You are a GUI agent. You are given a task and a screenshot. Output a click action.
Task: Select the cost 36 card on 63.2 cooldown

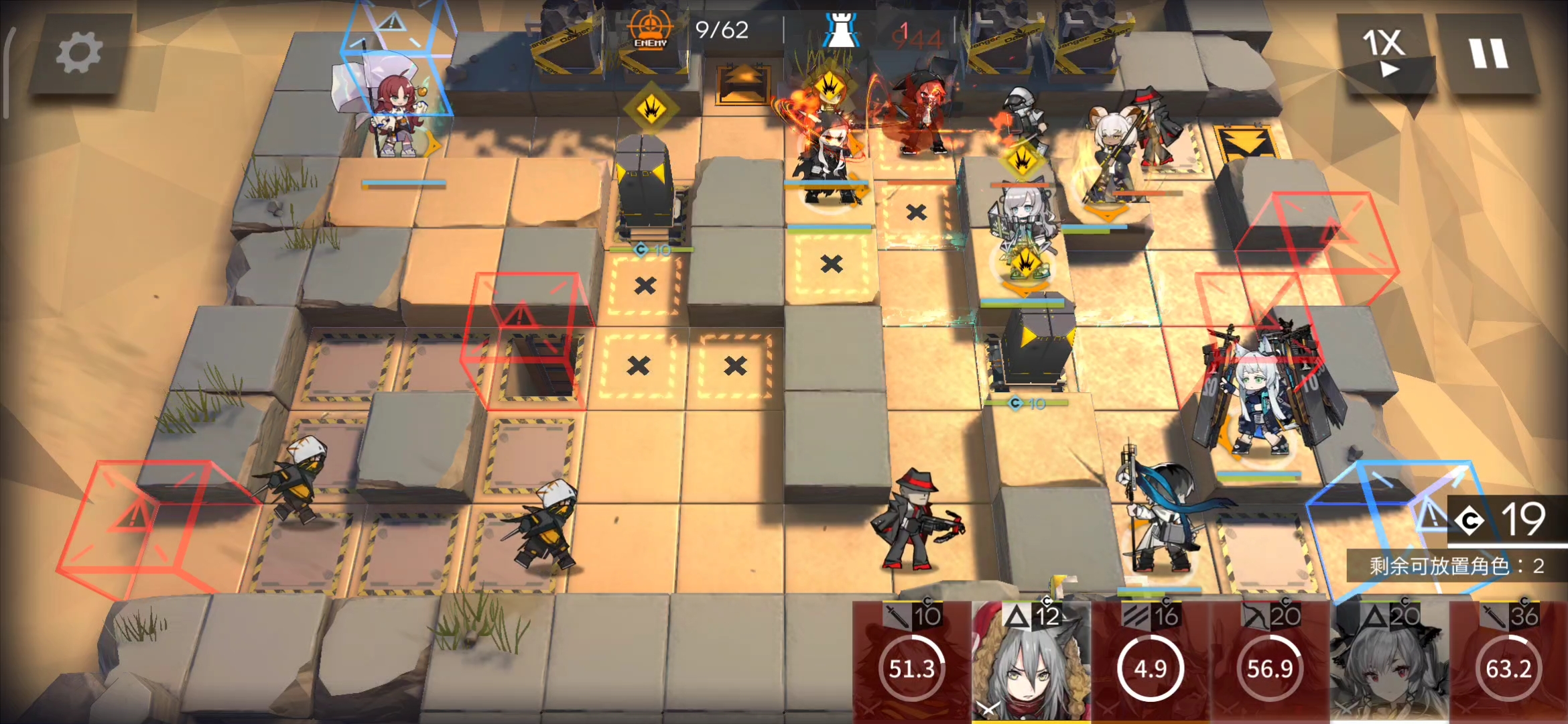tap(1508, 662)
